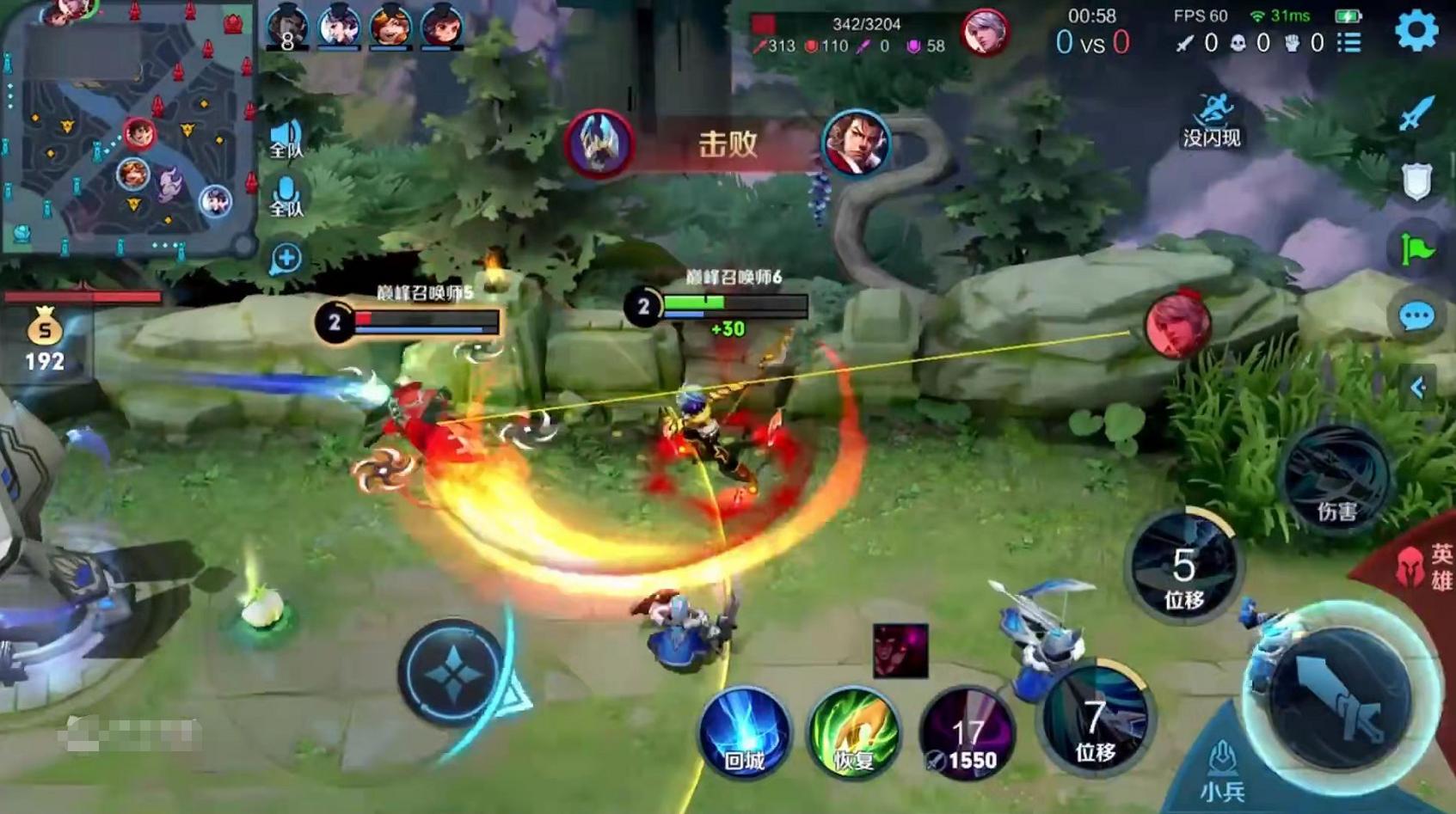1456x814 pixels.
Task: Cast the 伤害 damage skill
Action: tap(1336, 480)
